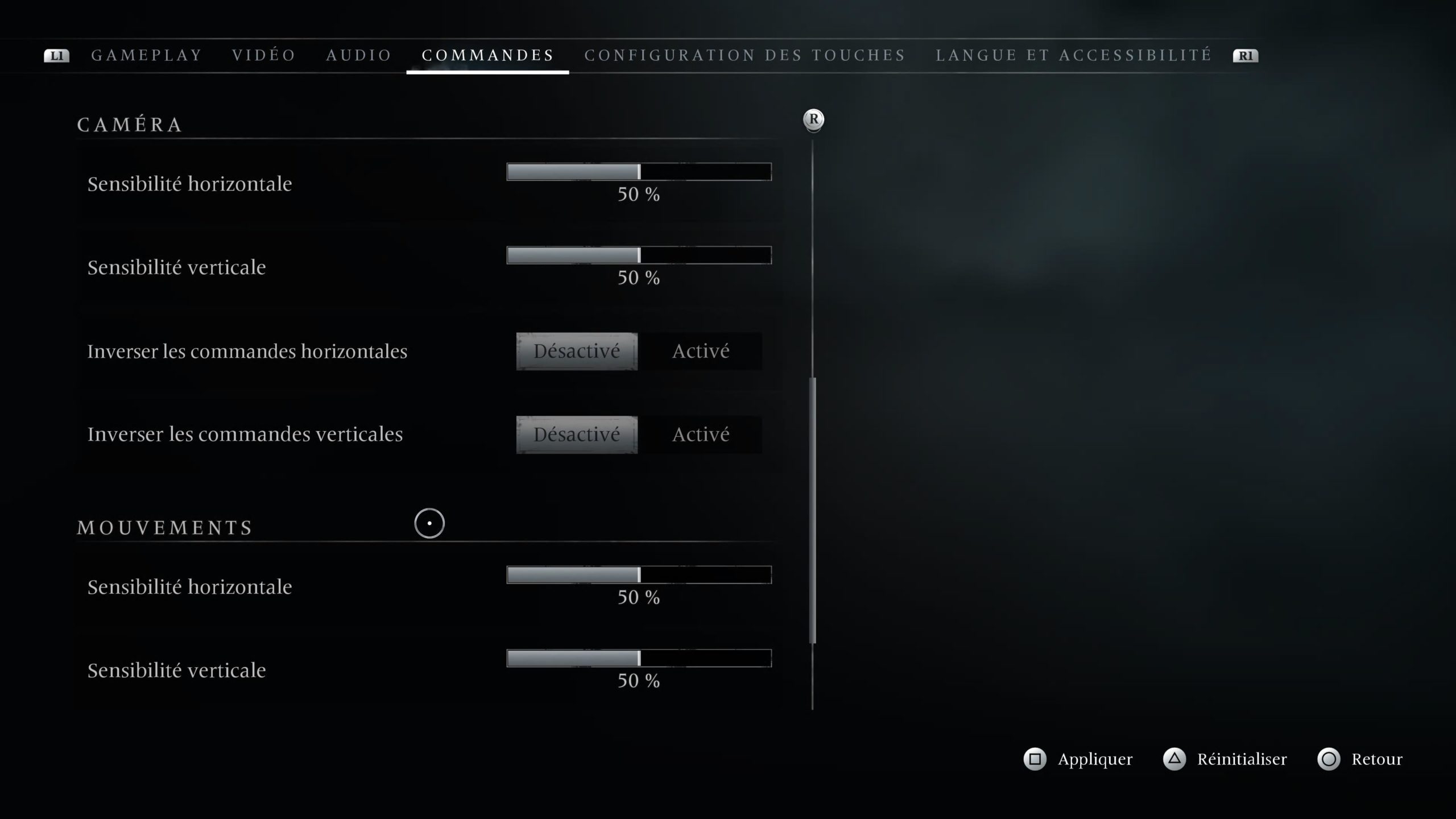This screenshot has height=819, width=1456.
Task: Set horizontal inversion to Activé
Action: (x=701, y=351)
